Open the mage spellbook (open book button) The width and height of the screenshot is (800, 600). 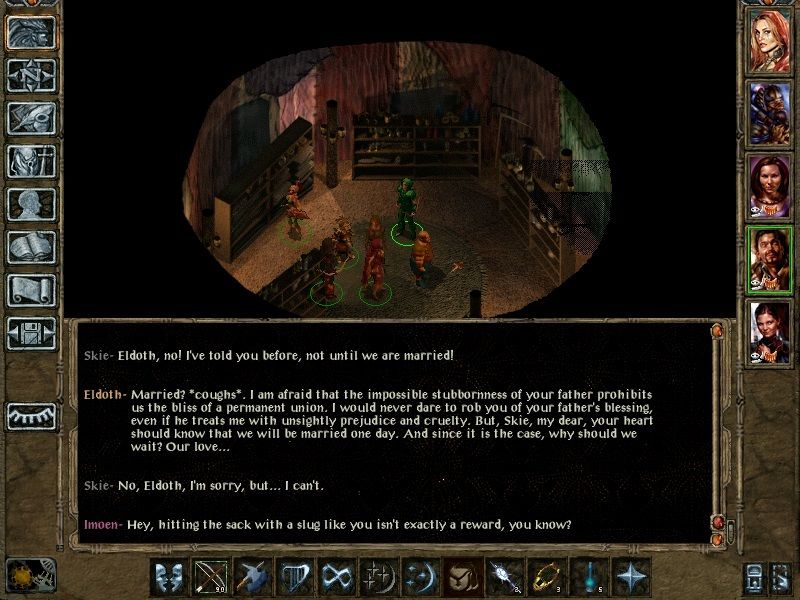pos(30,248)
